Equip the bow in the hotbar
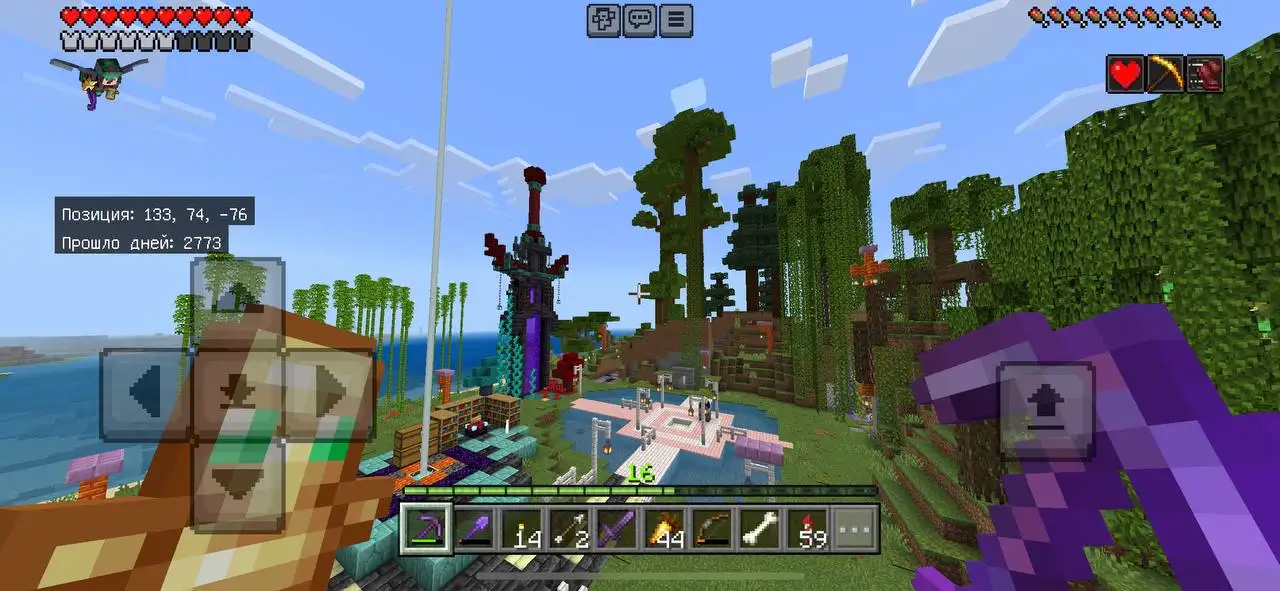The image size is (1280, 591). 711,528
